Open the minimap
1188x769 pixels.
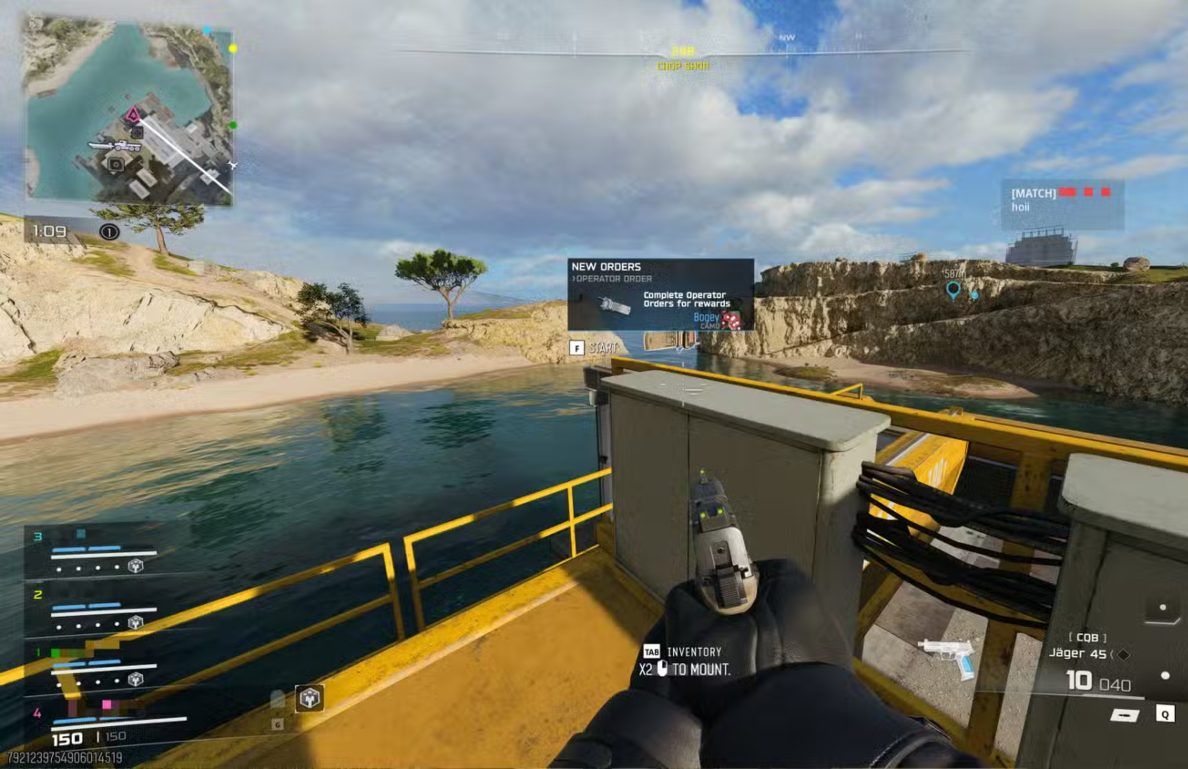[x=128, y=110]
